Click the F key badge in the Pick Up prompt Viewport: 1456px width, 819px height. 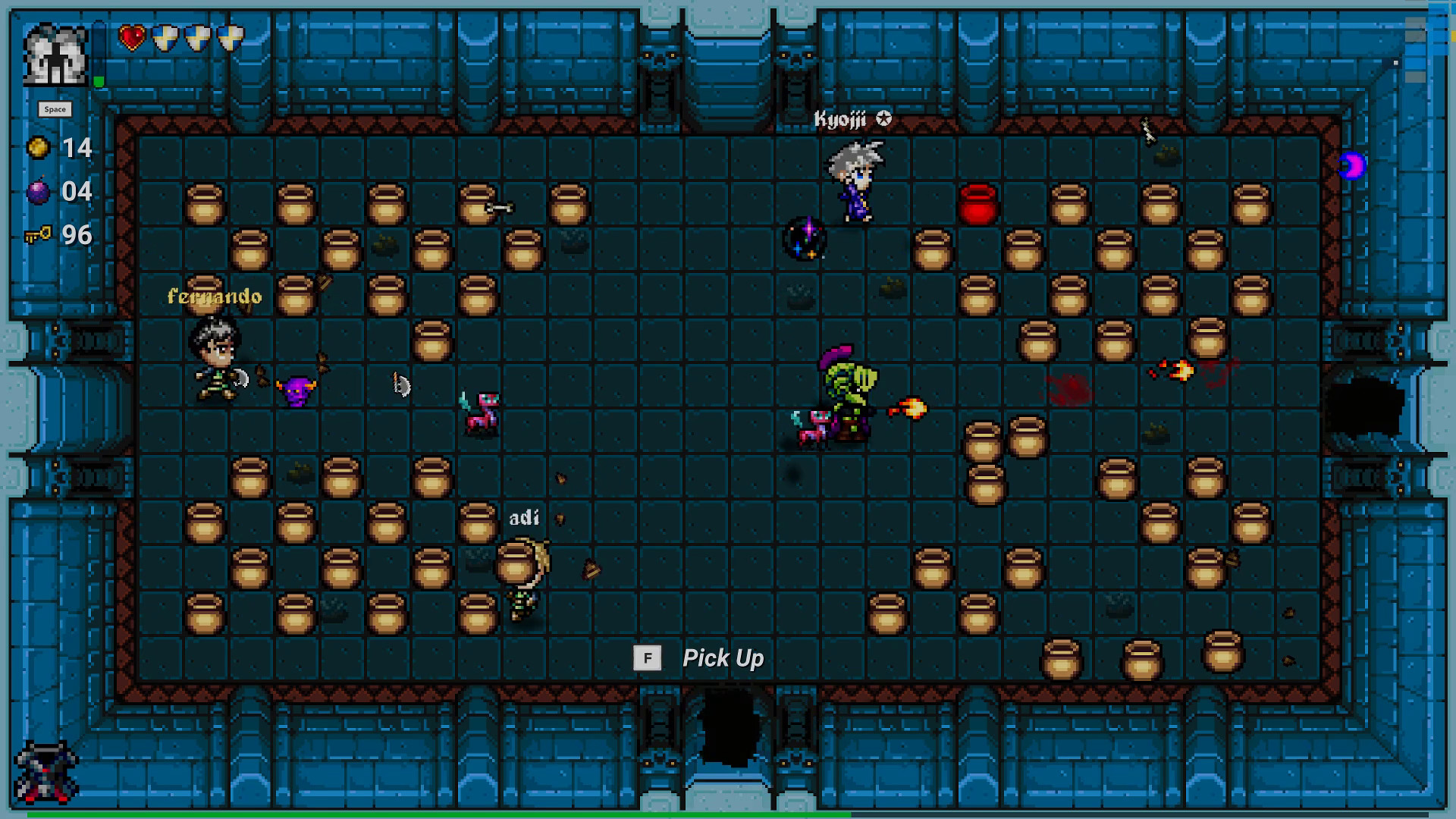pos(648,657)
